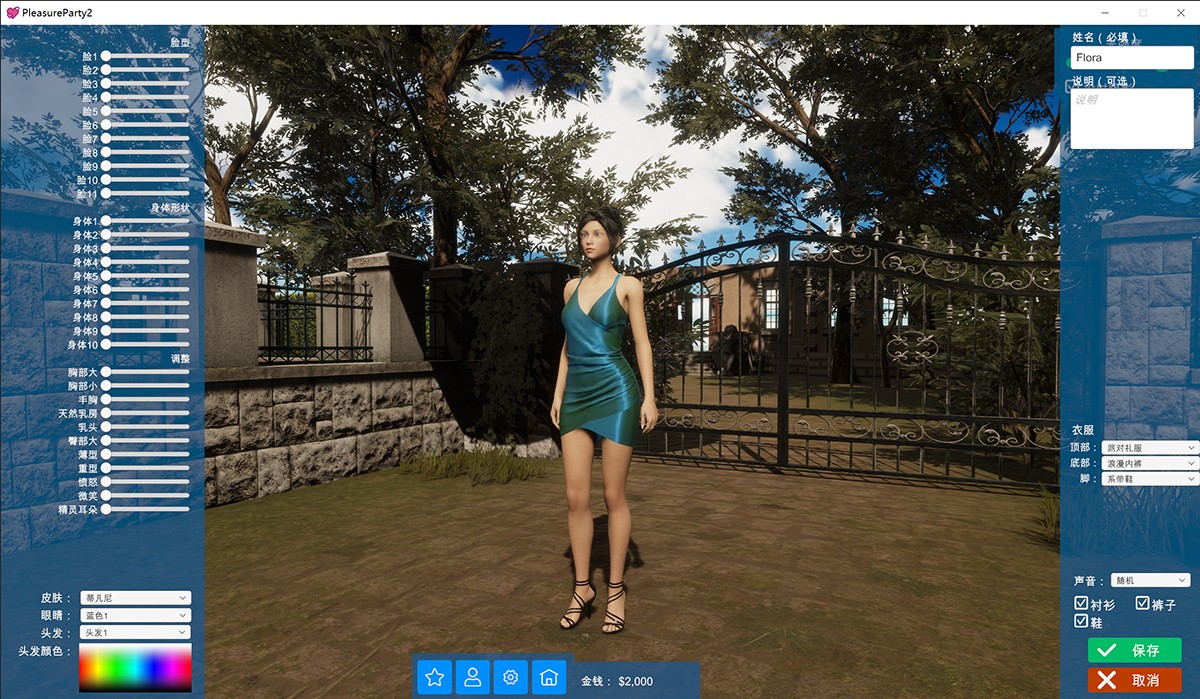The width and height of the screenshot is (1200, 699).
Task: Close the PleasureParty2 window
Action: pos(1177,12)
